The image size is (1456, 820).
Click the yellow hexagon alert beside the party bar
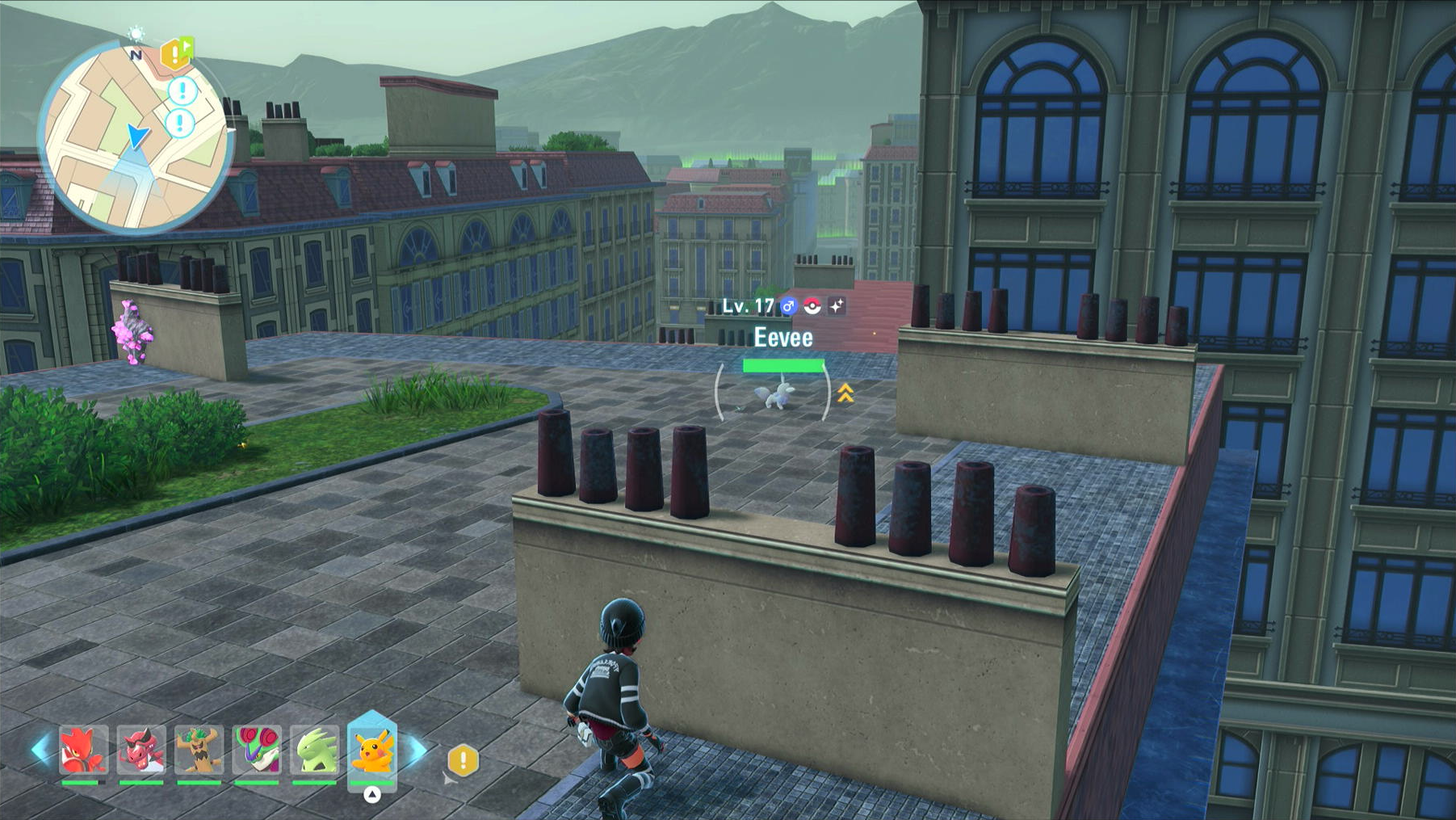coord(463,759)
